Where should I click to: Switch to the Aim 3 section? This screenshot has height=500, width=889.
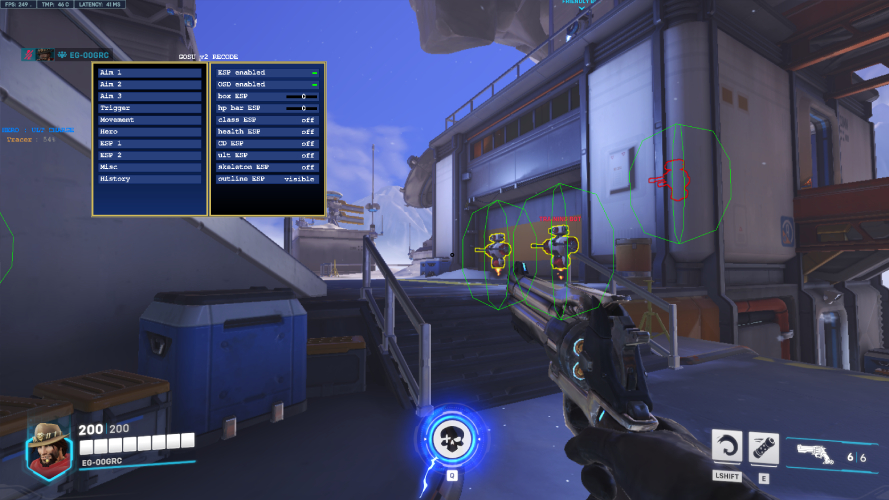(149, 96)
